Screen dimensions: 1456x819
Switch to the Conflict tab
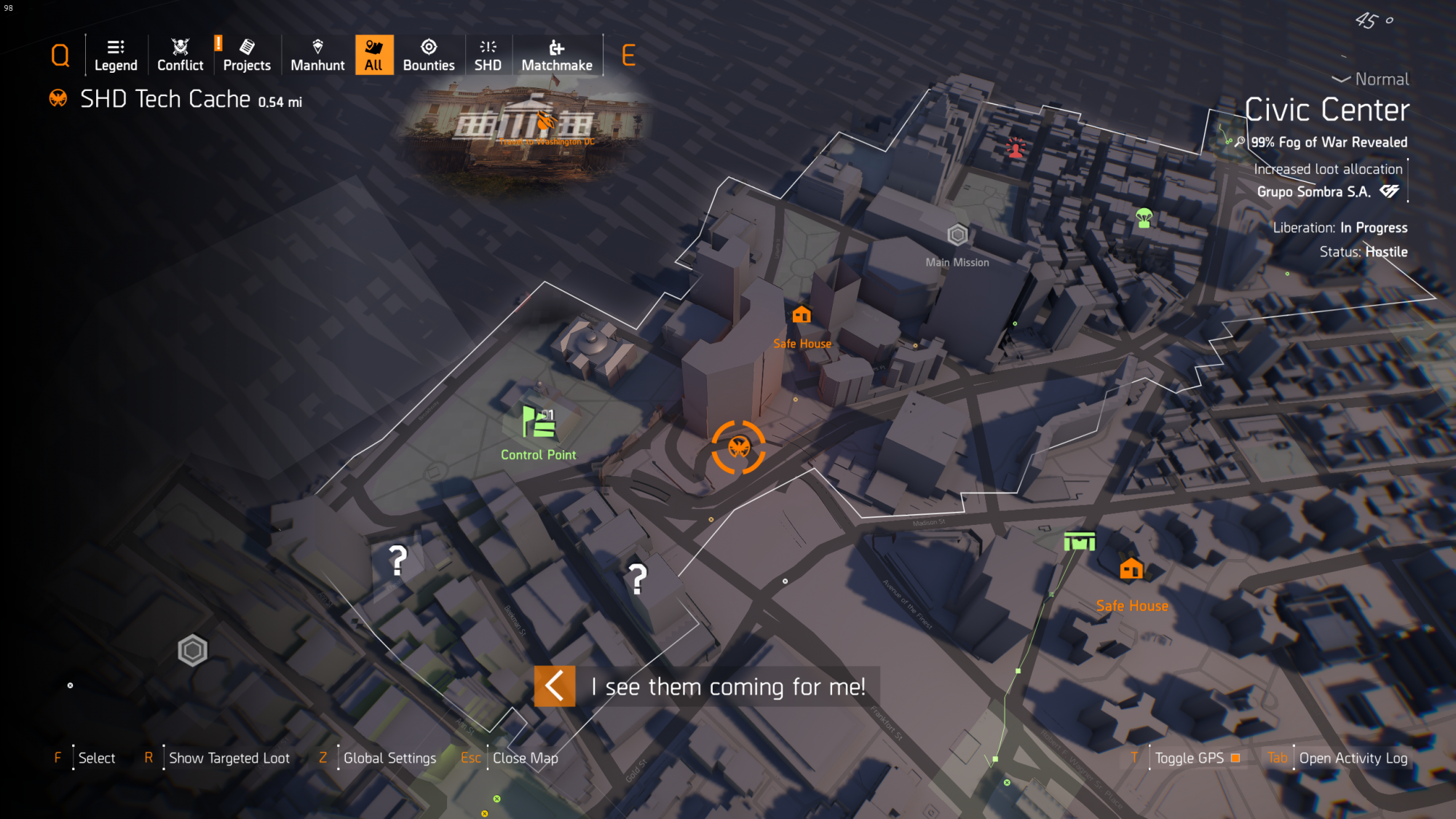180,55
